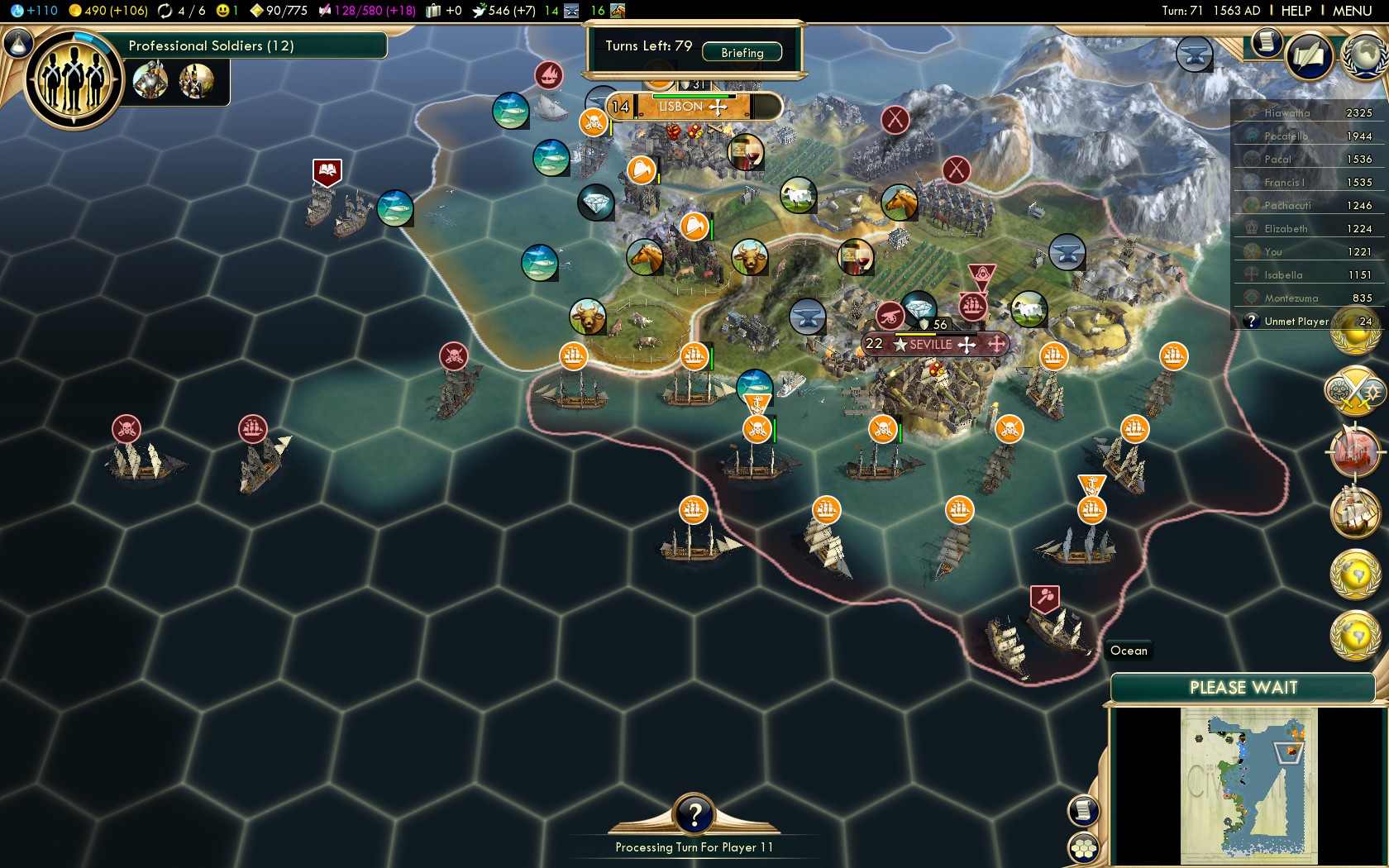Open the HELP Civilopedia
This screenshot has height=868, width=1389.
click(x=1296, y=11)
